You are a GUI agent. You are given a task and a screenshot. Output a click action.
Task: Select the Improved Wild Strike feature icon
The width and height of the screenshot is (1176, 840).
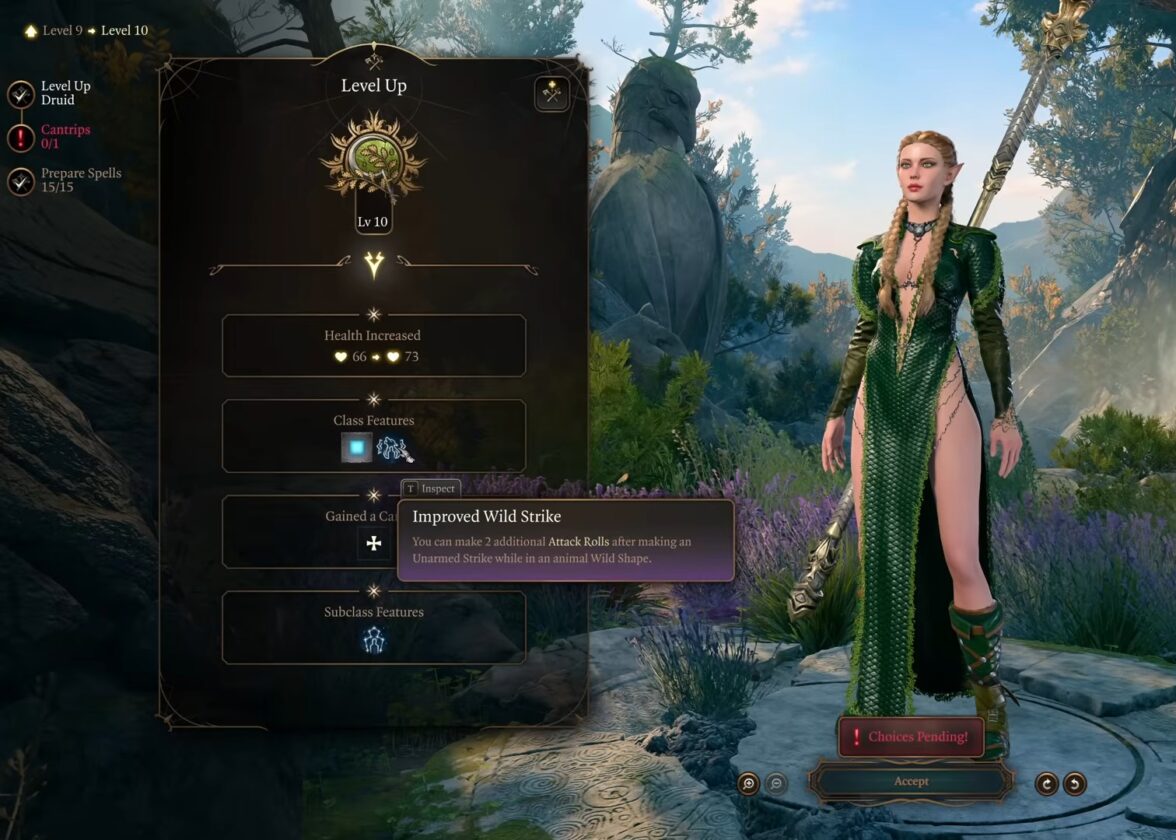tap(394, 450)
